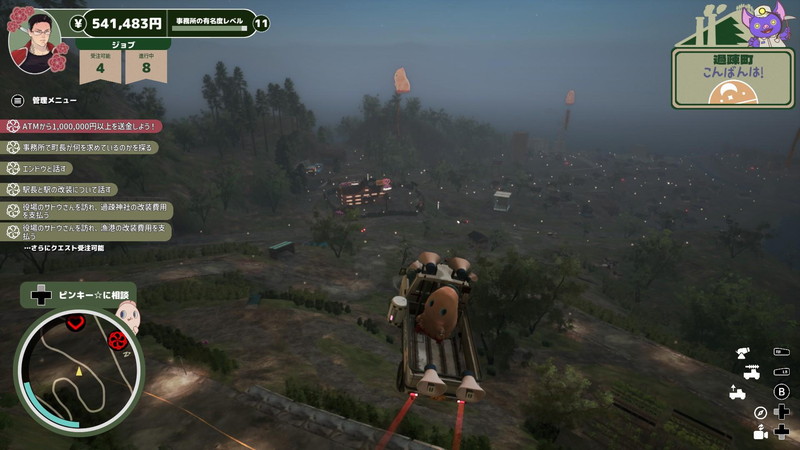This screenshot has height=450, width=800.
Task: Open the available jobs counter showing 4
Action: pos(100,65)
